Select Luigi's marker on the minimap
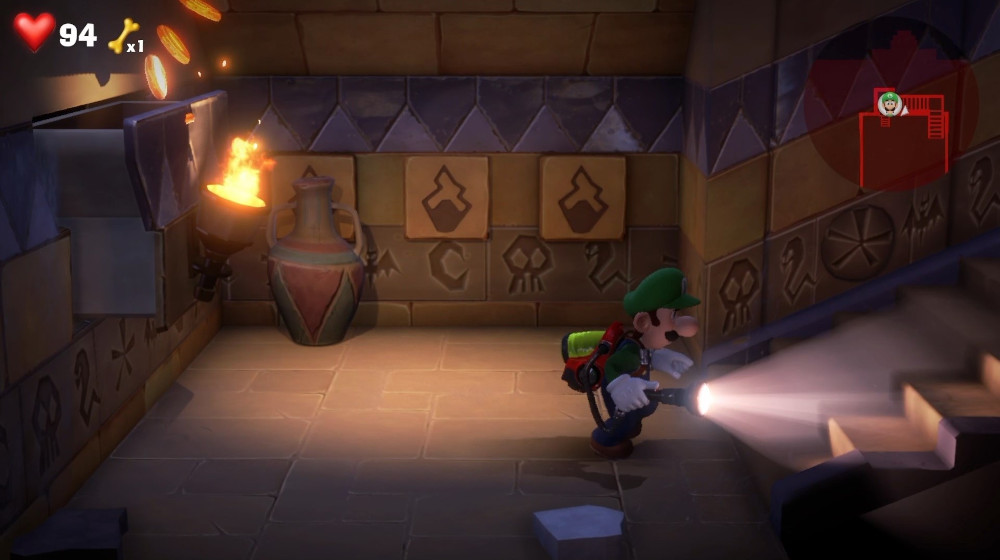This screenshot has width=1000, height=560. pos(889,103)
